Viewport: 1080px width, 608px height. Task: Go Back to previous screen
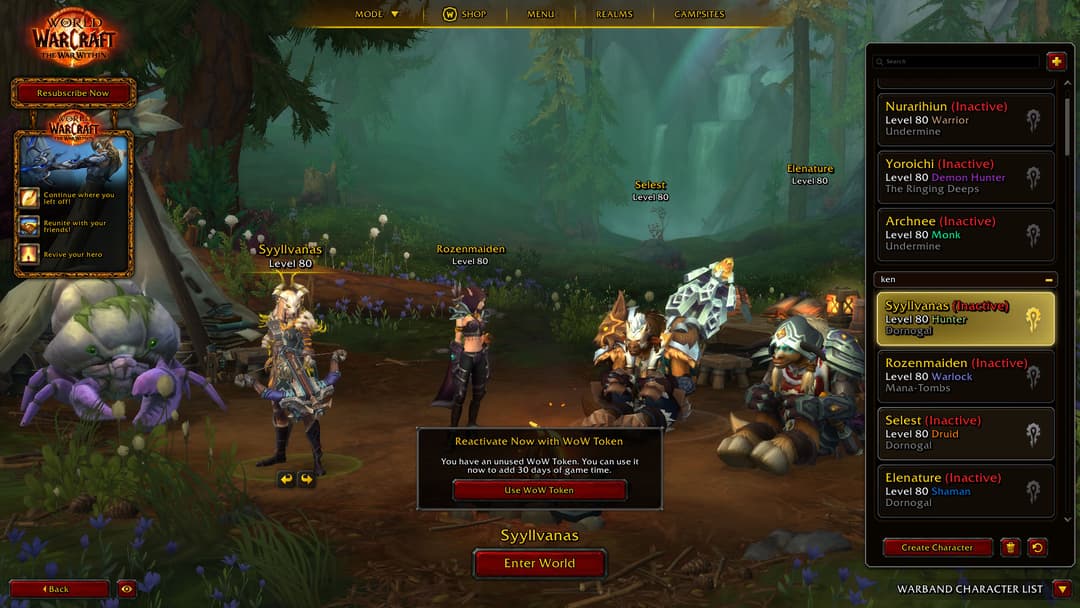(x=59, y=589)
